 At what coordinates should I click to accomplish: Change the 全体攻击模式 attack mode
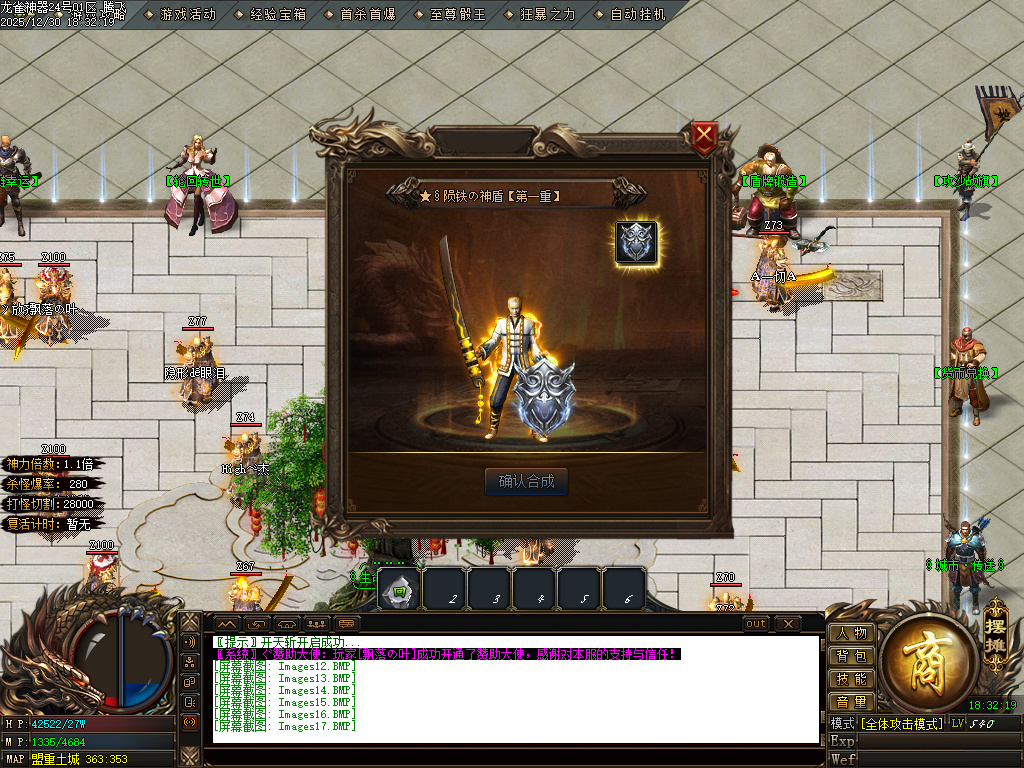pos(902,723)
